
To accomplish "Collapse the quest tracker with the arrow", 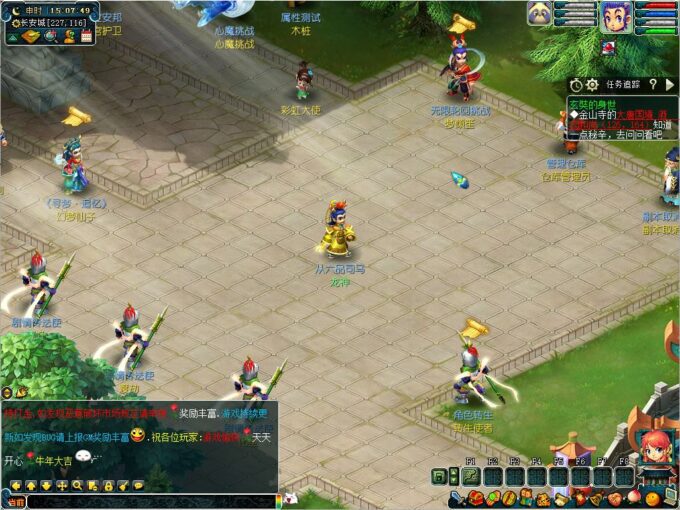I will tap(670, 85).
